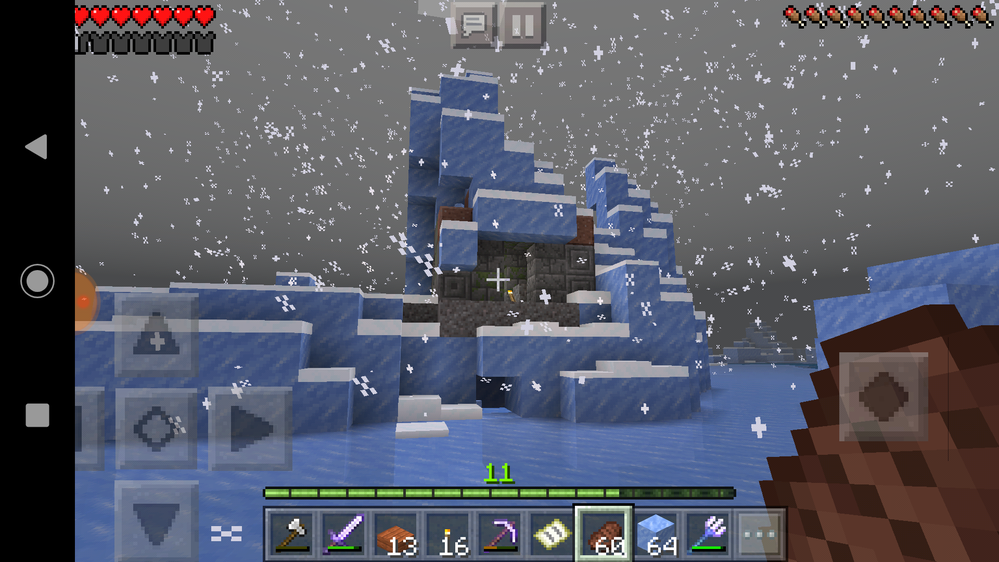
Task: Choose the ice block stack of 64
Action: point(655,535)
